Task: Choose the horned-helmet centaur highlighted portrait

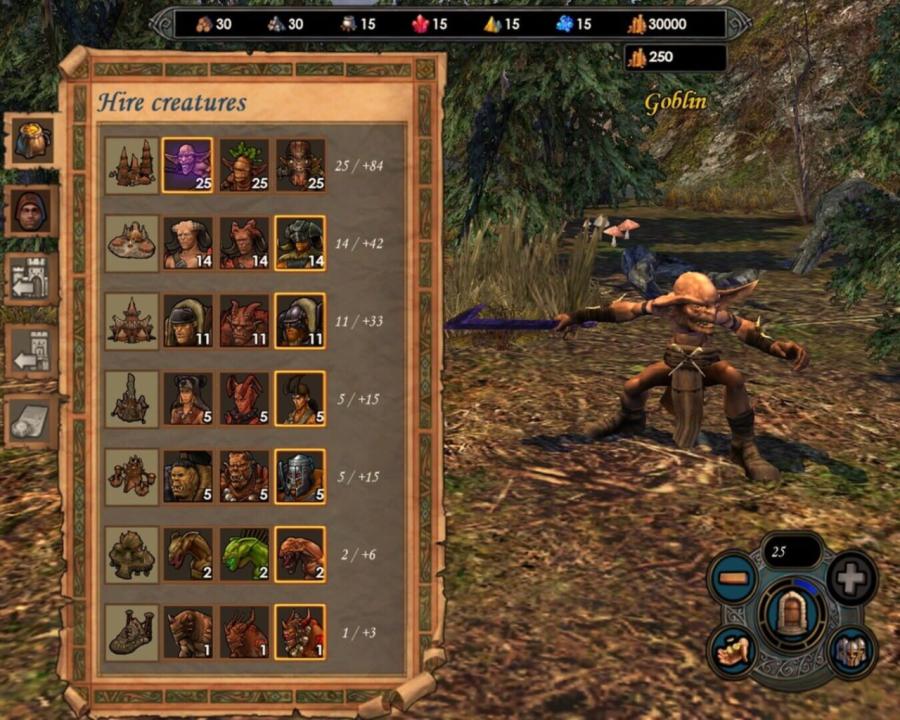Action: 300,242
